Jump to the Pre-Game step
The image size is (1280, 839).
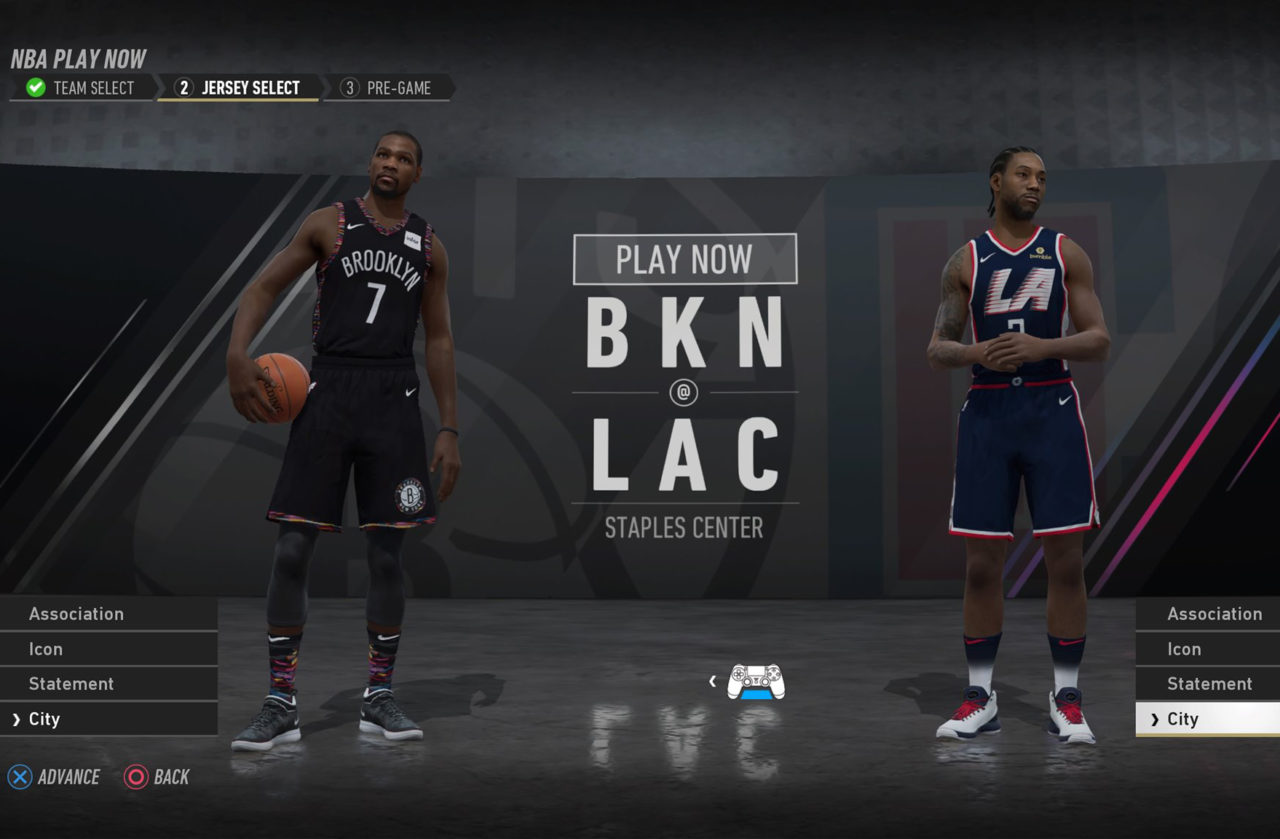pyautogui.click(x=388, y=88)
